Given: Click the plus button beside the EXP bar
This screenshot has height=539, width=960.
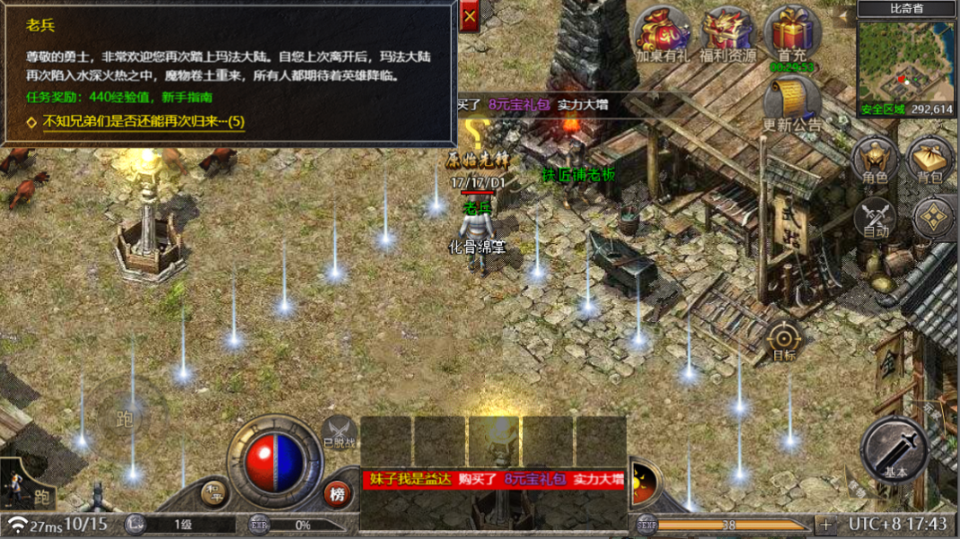Looking at the screenshot, I should pyautogui.click(x=826, y=524).
